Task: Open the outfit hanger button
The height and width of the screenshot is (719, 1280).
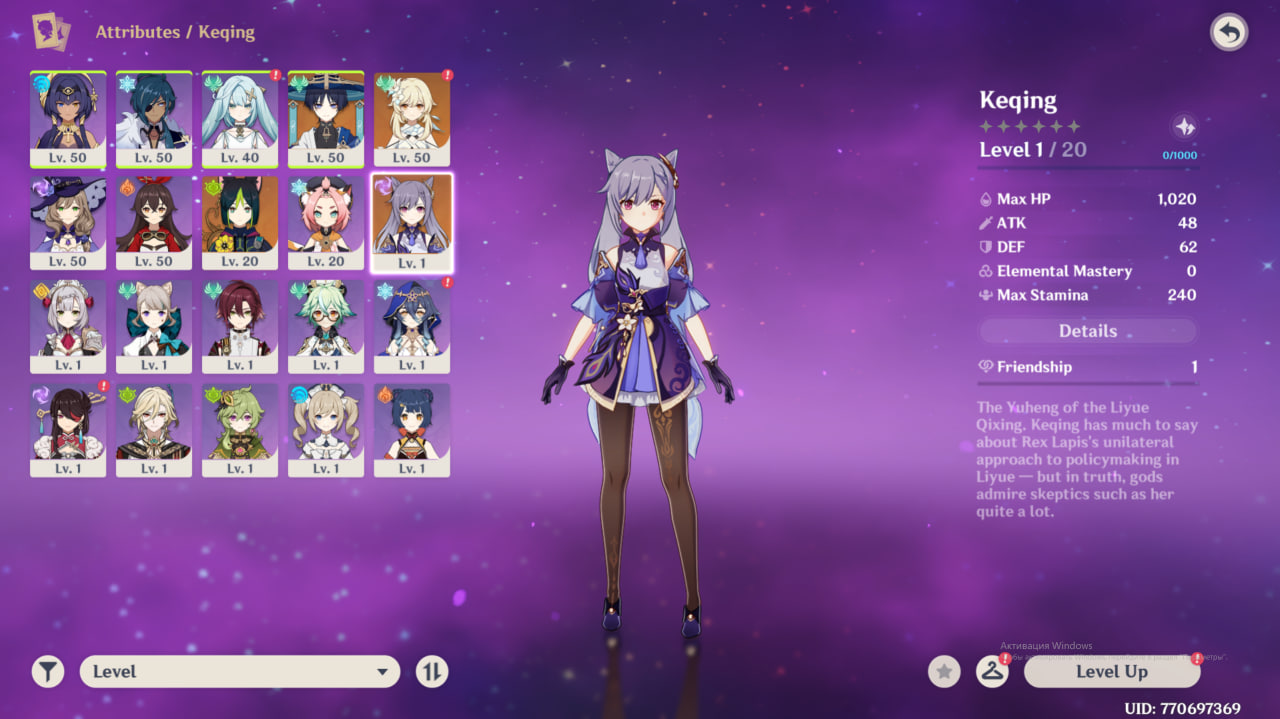Action: pyautogui.click(x=991, y=672)
